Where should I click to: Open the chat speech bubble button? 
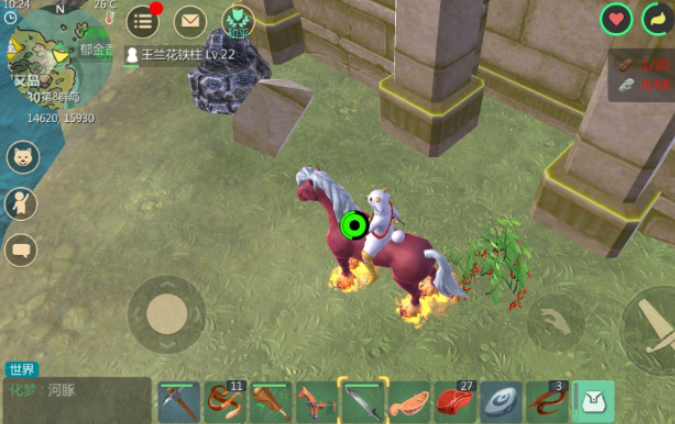pyautogui.click(x=21, y=250)
